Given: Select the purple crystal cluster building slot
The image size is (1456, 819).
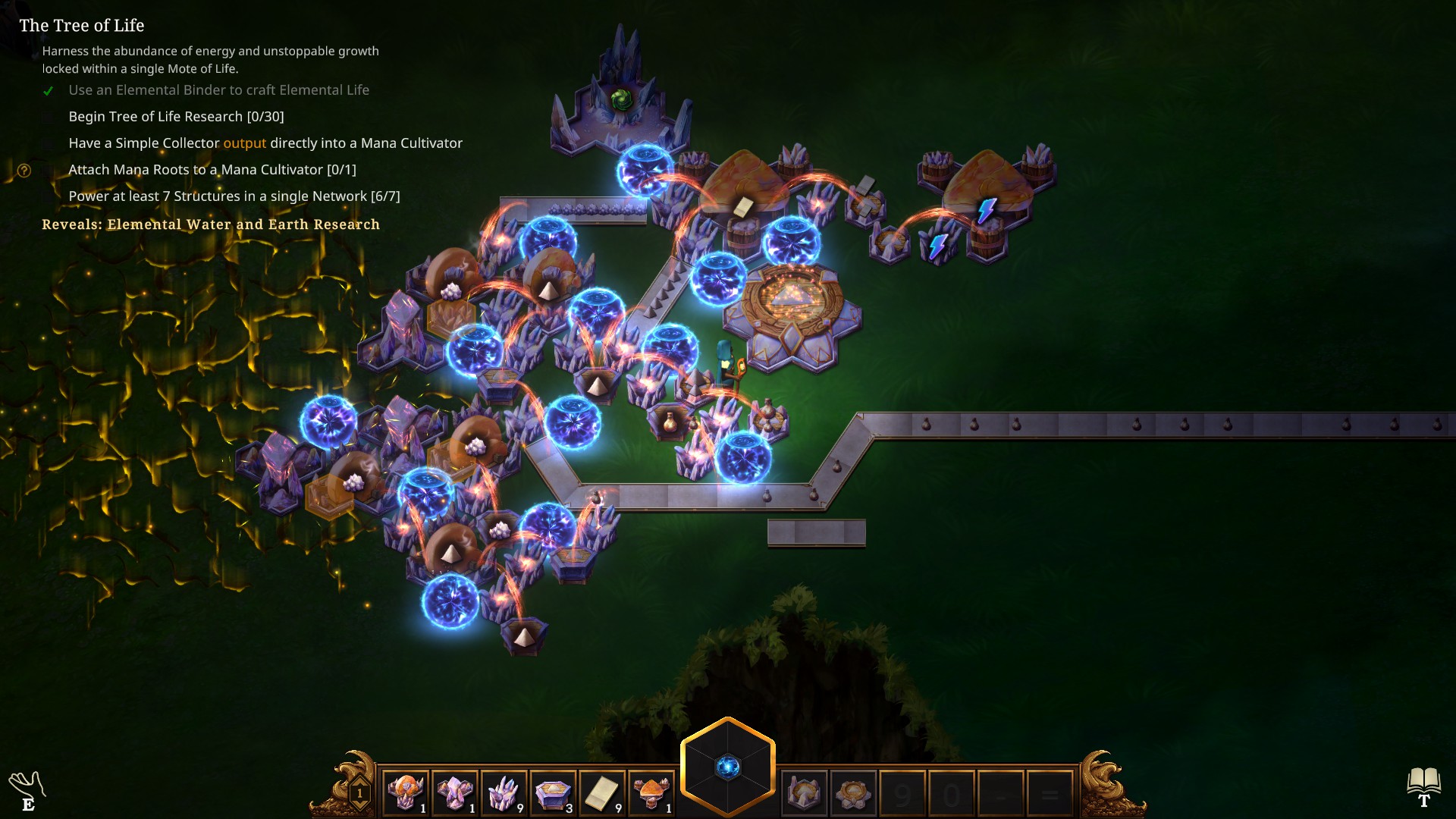Looking at the screenshot, I should click(454, 793).
